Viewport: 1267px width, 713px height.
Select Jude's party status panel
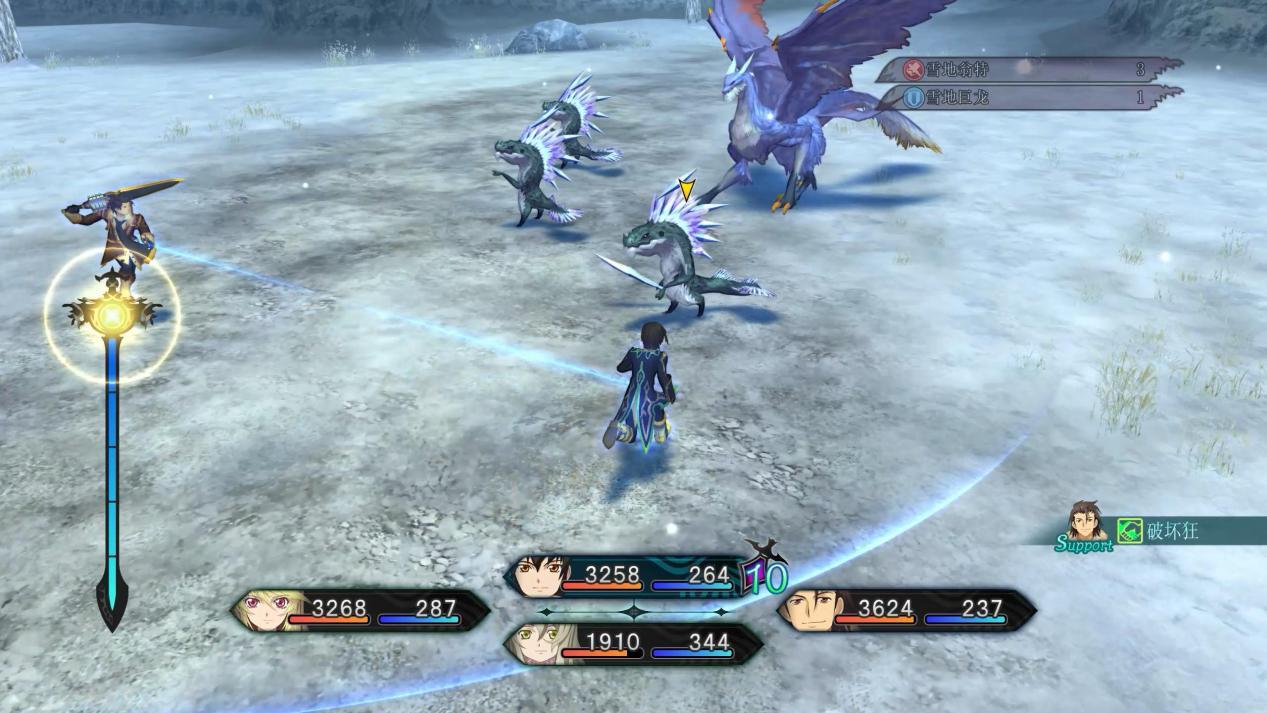[630, 576]
